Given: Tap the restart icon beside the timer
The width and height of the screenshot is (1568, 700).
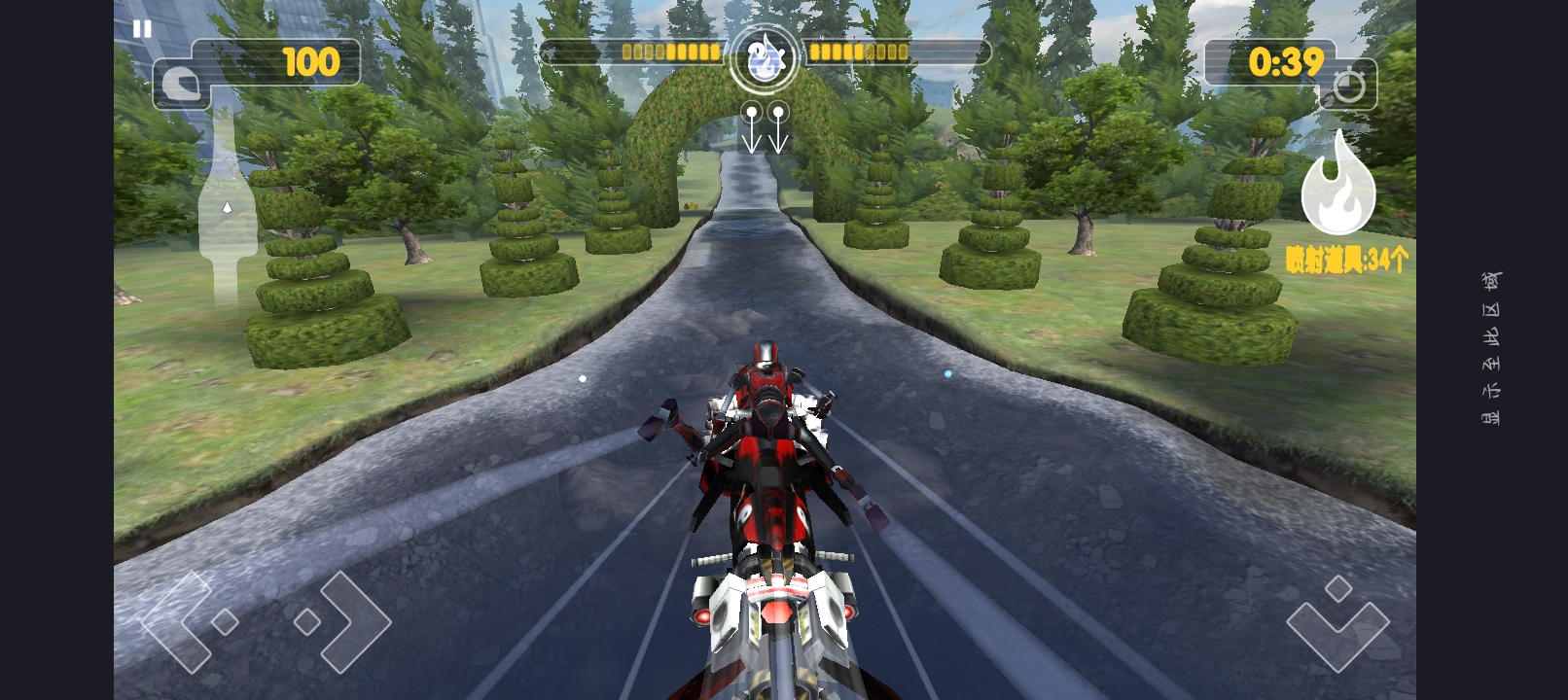Looking at the screenshot, I should pos(1348,87).
